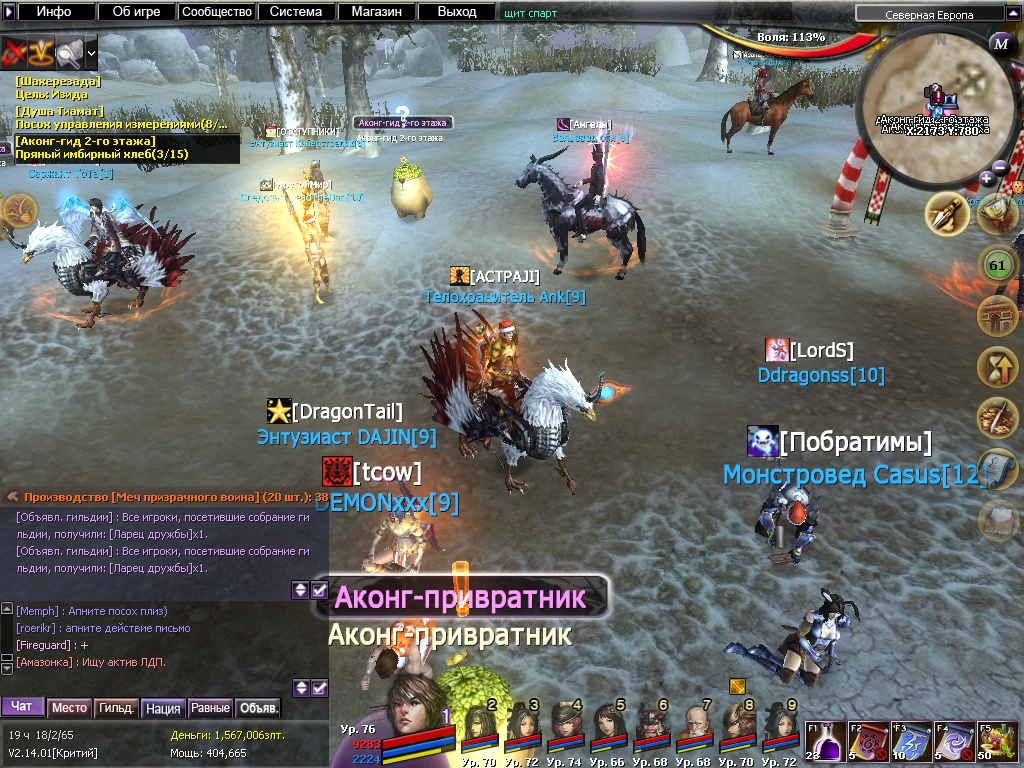Expand the dropdown arrow beside the quest icons

(x=92, y=51)
